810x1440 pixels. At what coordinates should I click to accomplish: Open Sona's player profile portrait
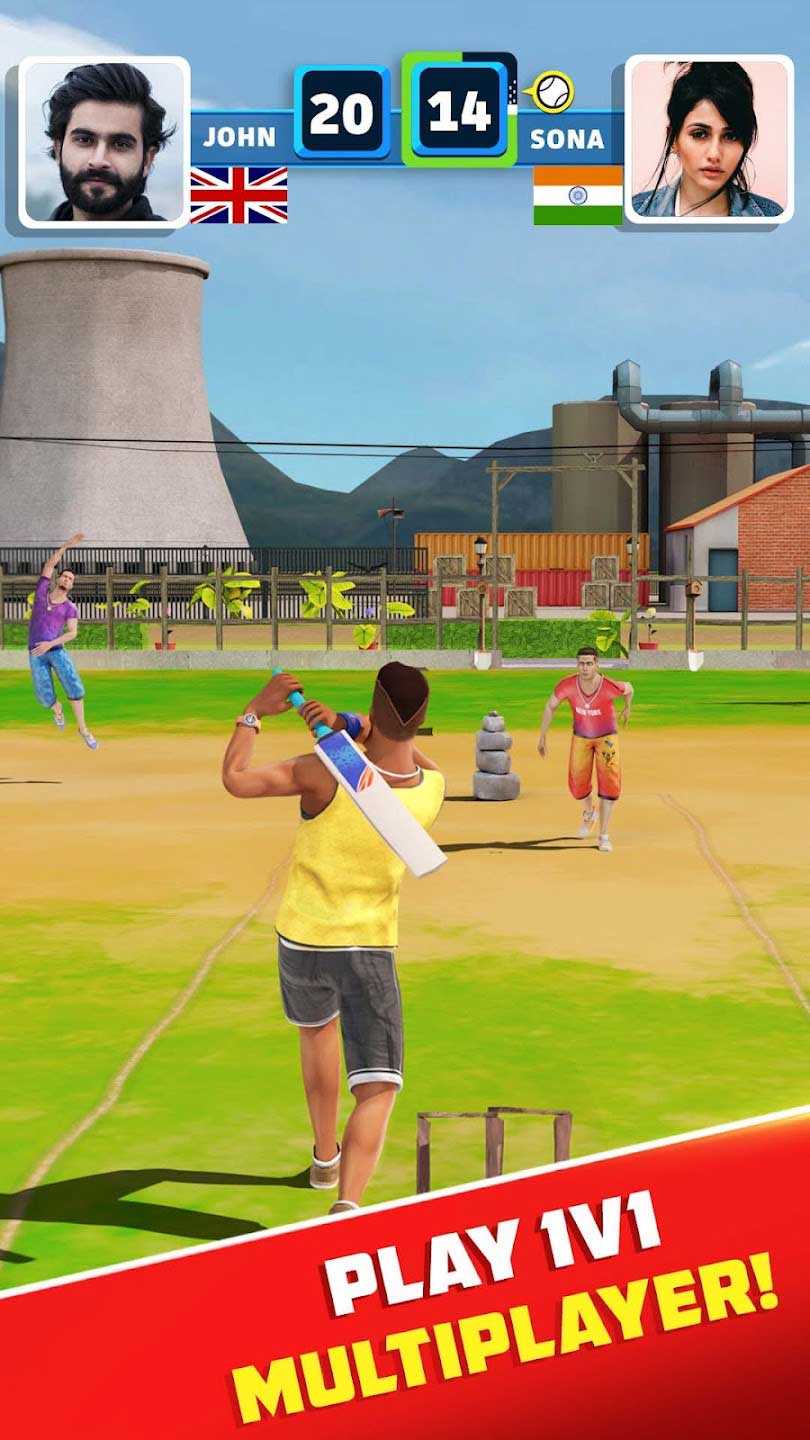[708, 139]
